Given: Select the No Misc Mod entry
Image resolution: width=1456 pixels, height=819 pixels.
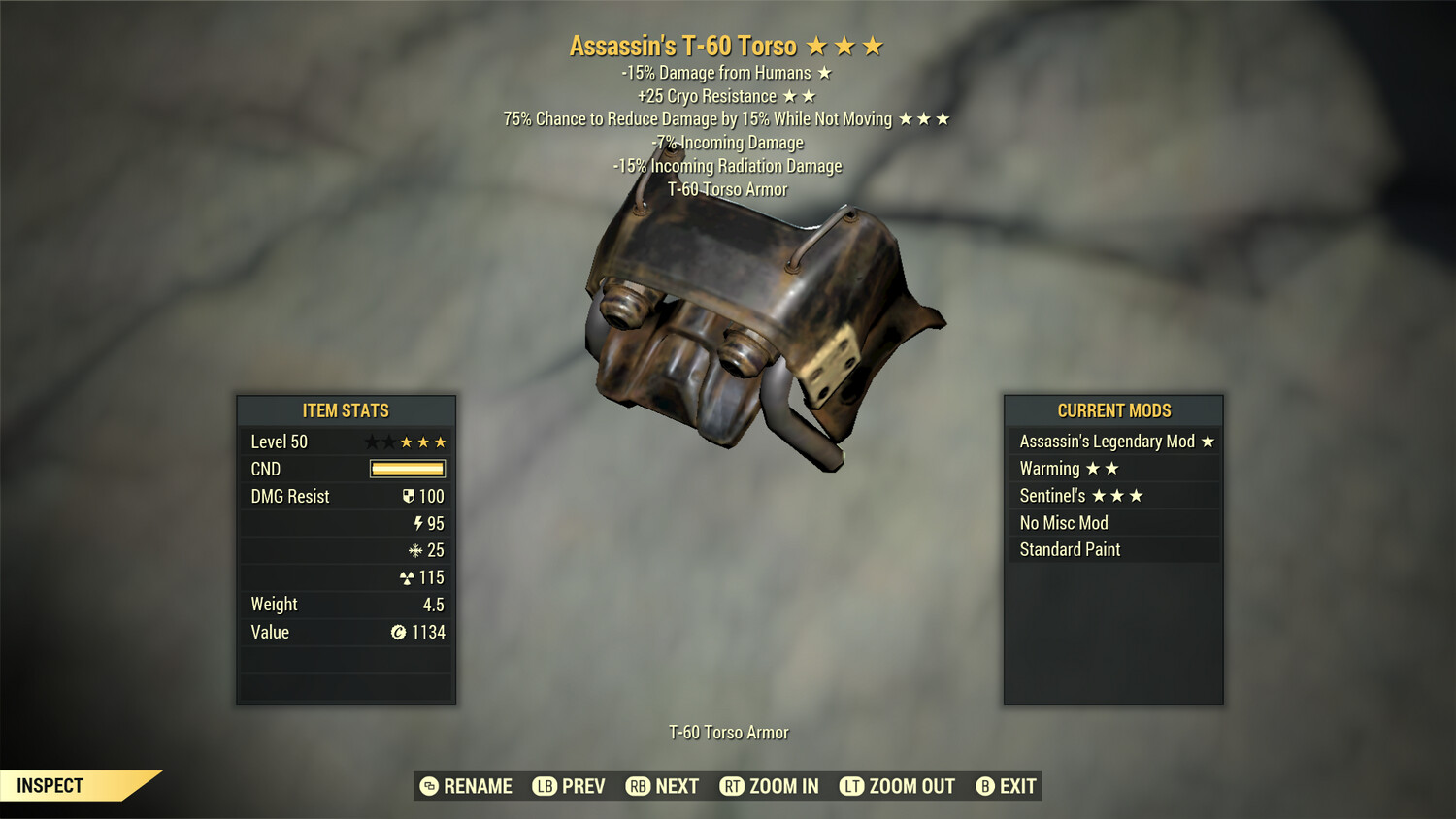Looking at the screenshot, I should coord(1063,522).
